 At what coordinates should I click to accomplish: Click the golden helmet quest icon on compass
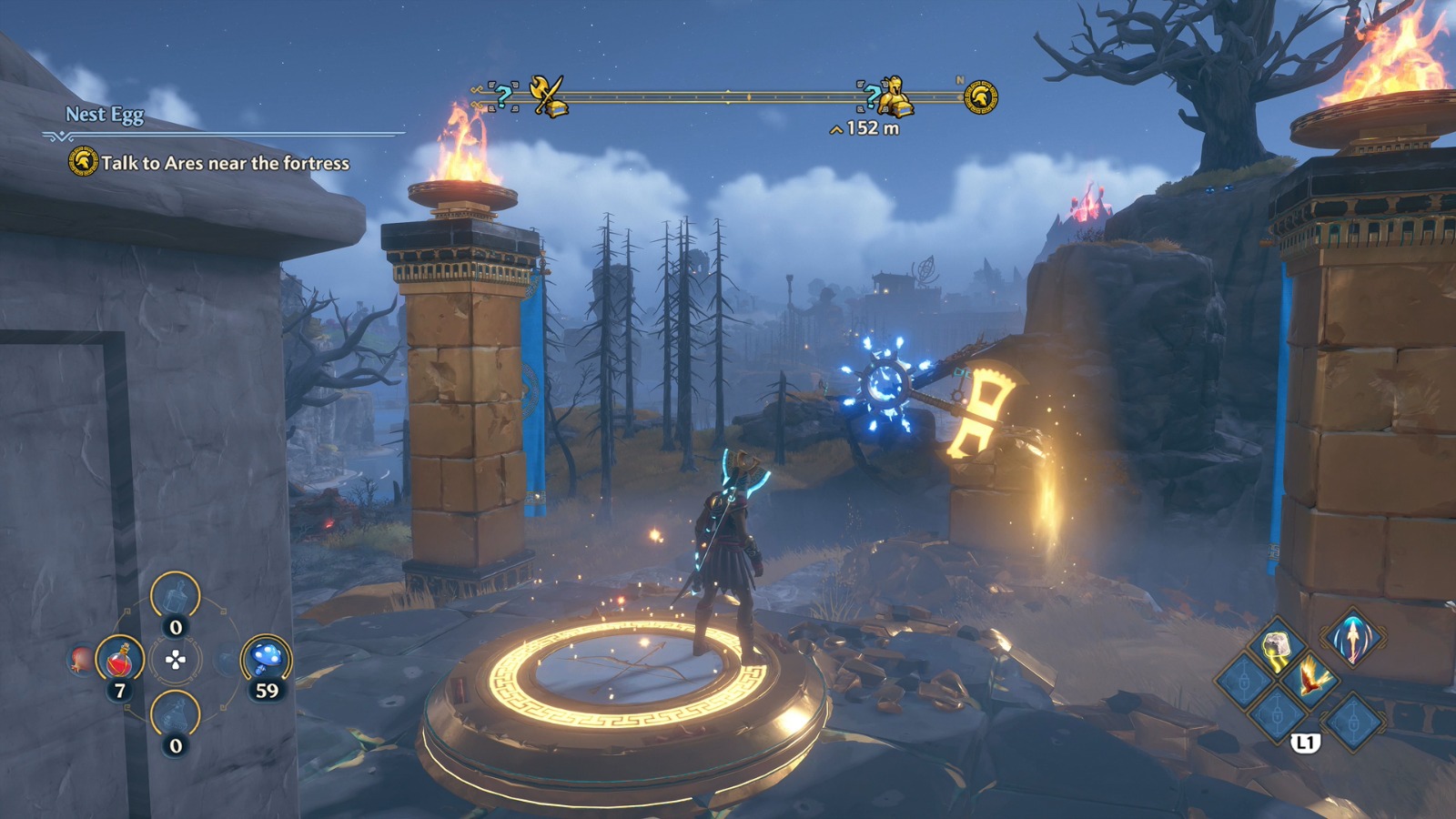click(x=982, y=96)
